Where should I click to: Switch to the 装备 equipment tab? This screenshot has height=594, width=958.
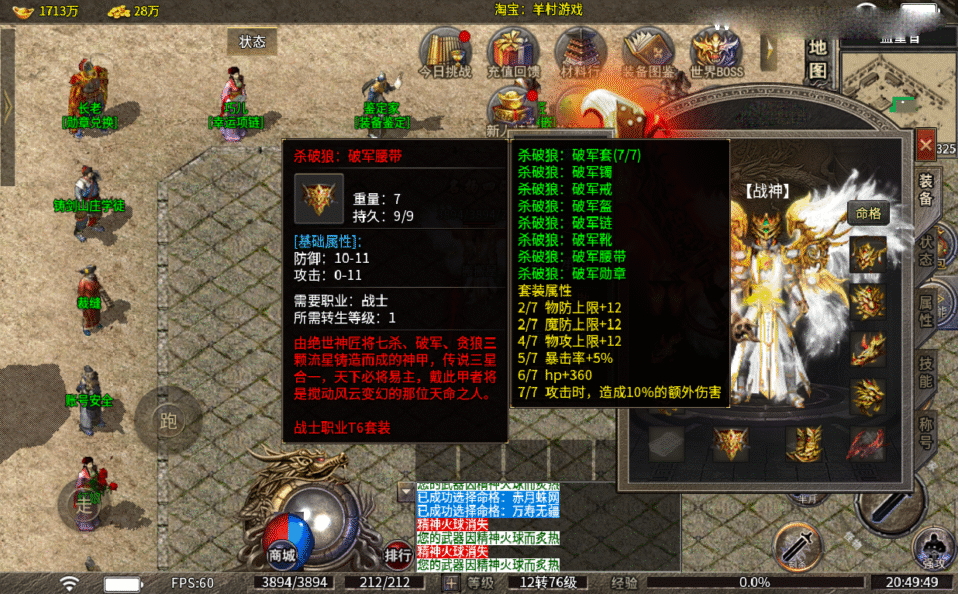point(927,190)
